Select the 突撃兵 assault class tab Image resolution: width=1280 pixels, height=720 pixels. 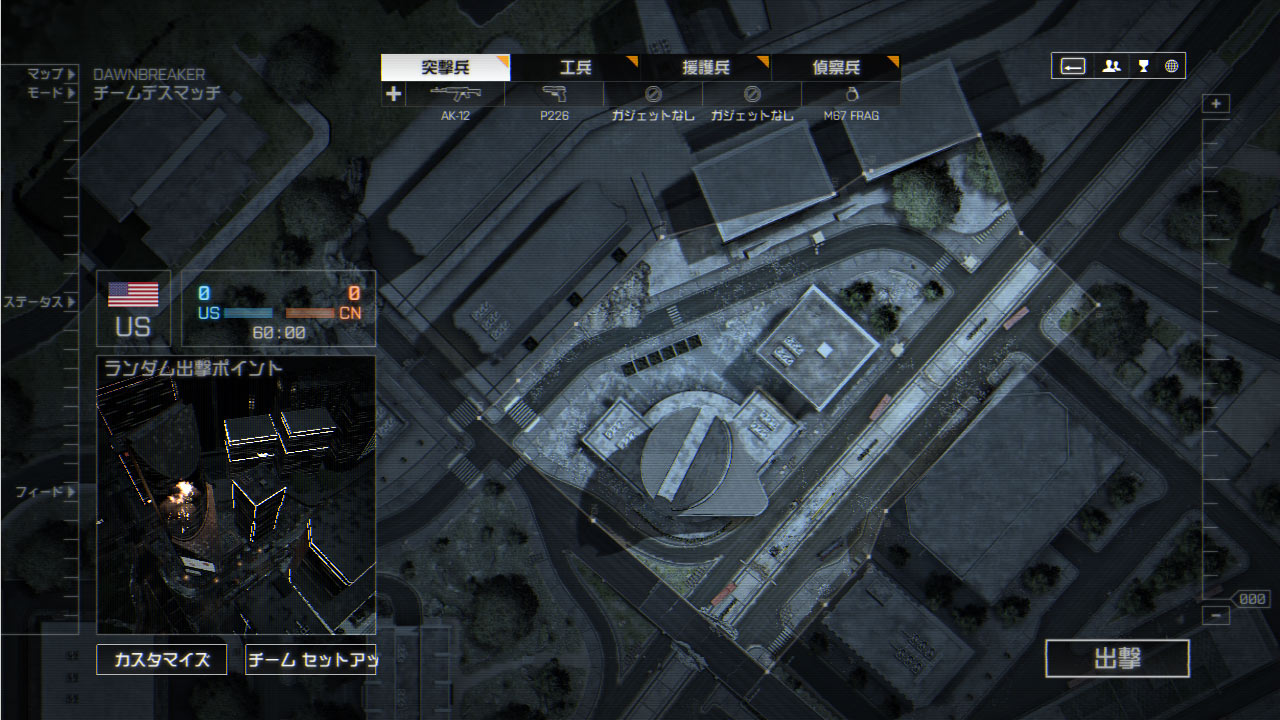(x=445, y=68)
